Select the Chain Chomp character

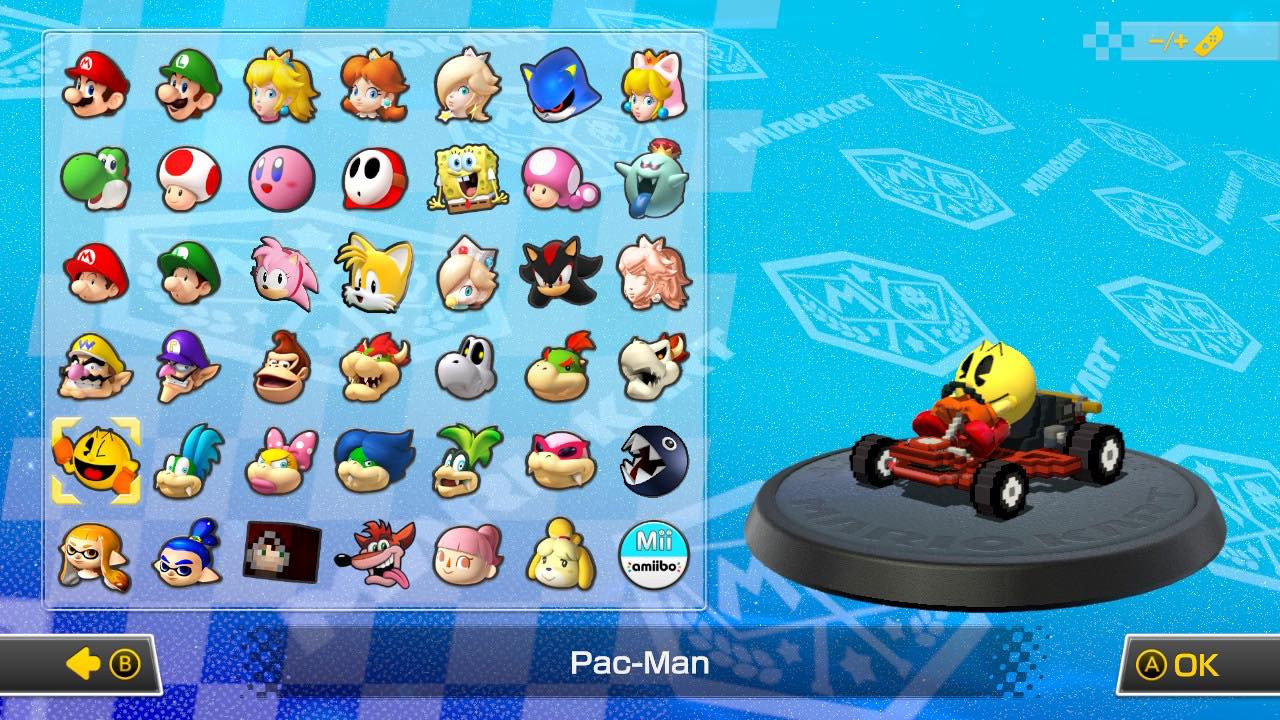[x=655, y=462]
